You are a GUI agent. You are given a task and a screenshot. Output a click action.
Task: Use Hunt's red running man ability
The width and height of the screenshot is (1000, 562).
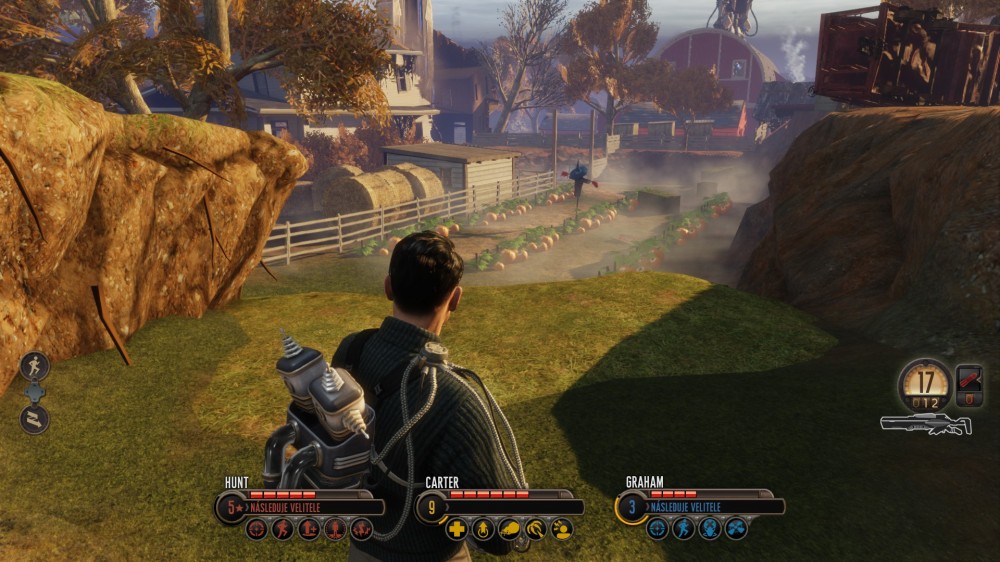(x=283, y=529)
